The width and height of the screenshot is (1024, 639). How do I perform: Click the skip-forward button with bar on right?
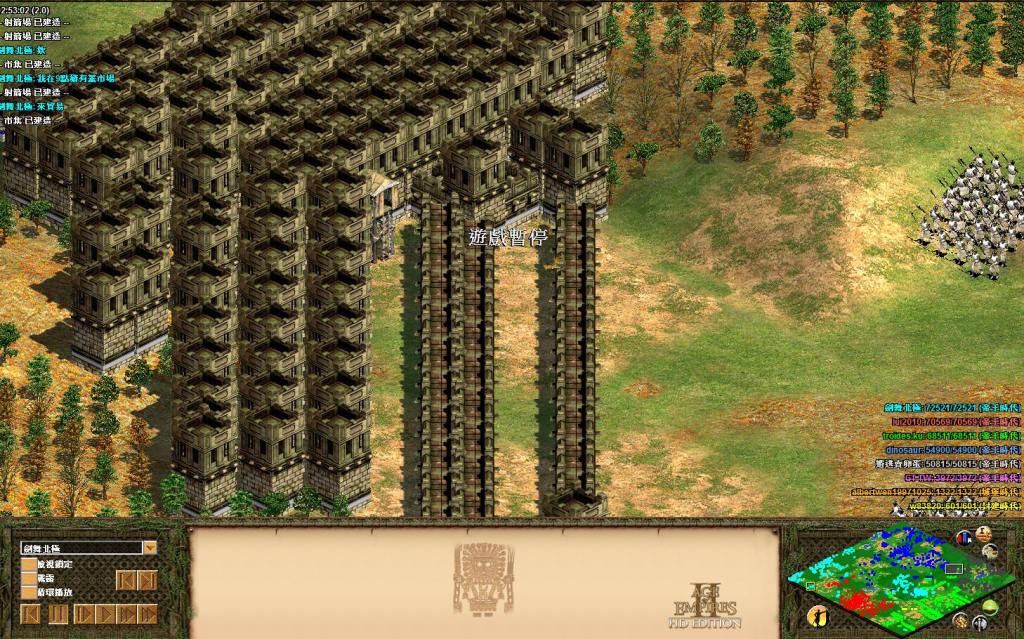click(148, 580)
